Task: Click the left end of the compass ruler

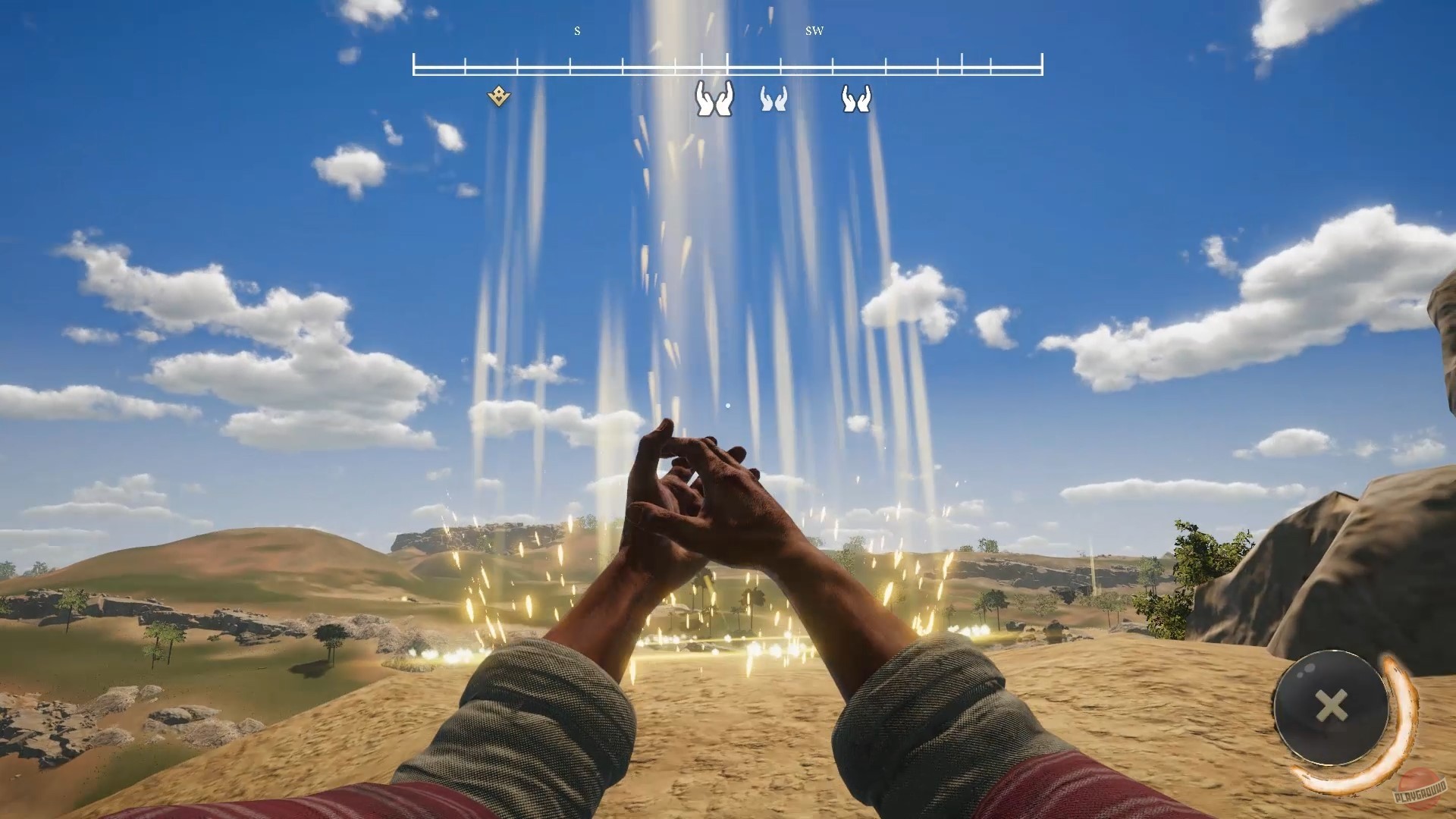Action: click(415, 64)
